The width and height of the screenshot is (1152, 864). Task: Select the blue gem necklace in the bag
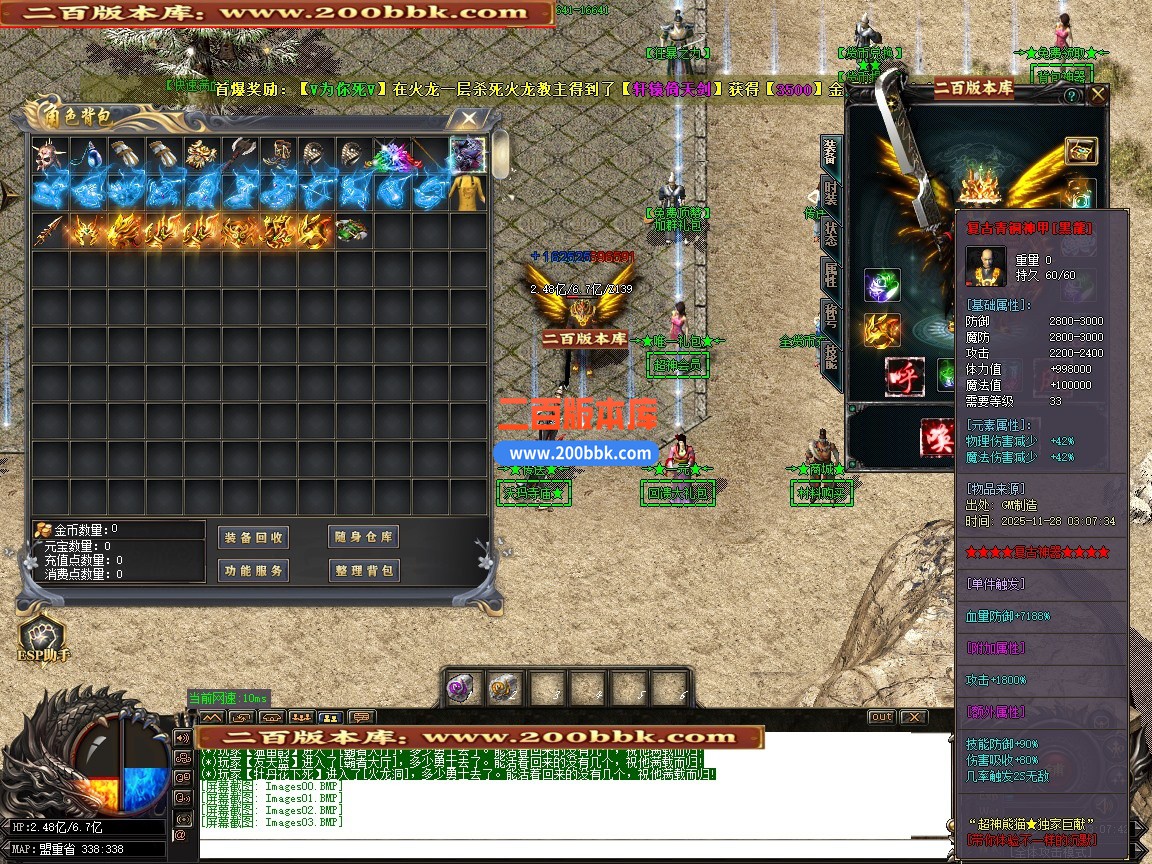pos(87,155)
